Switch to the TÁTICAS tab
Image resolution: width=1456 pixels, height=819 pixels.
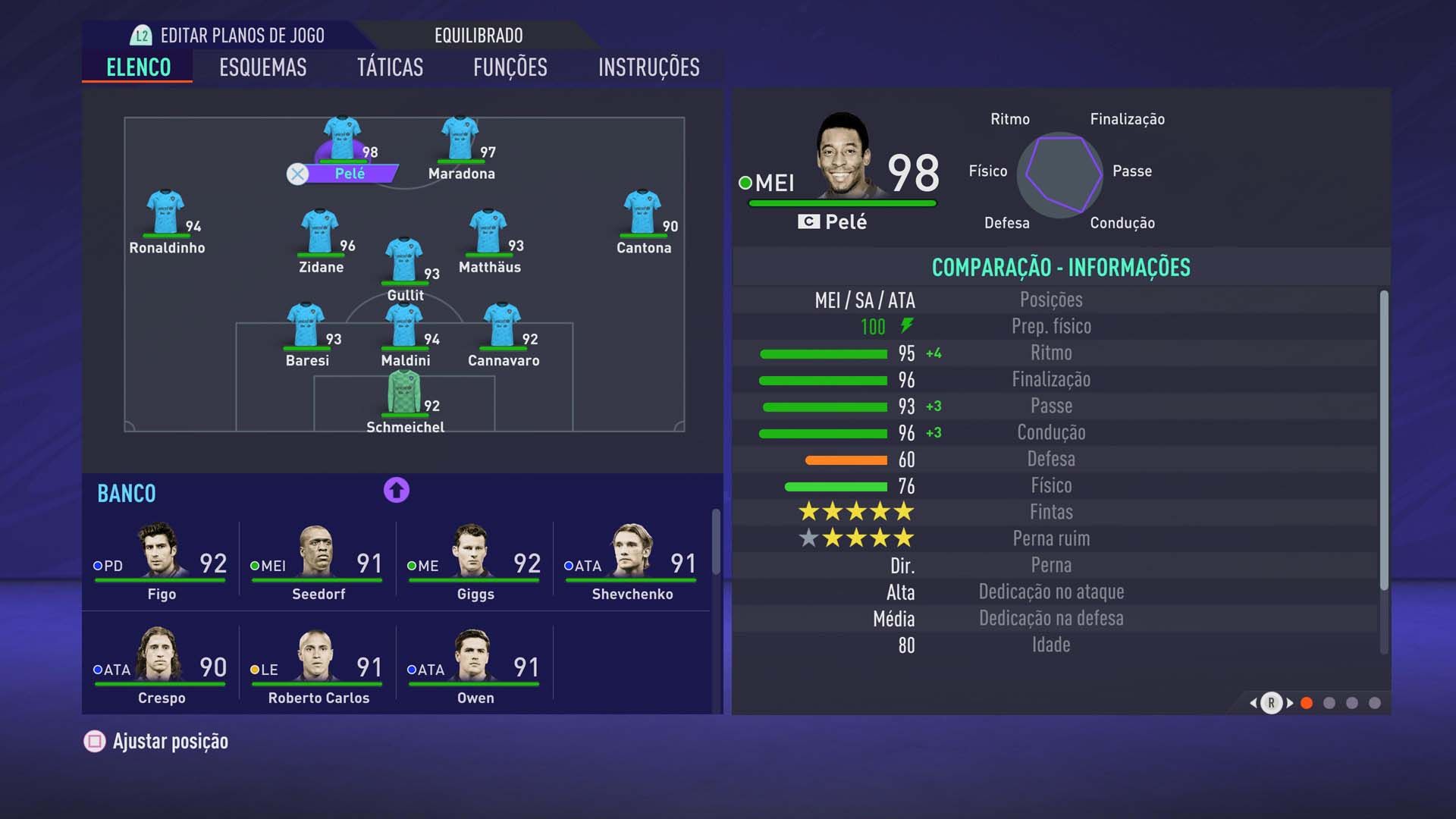pos(391,67)
